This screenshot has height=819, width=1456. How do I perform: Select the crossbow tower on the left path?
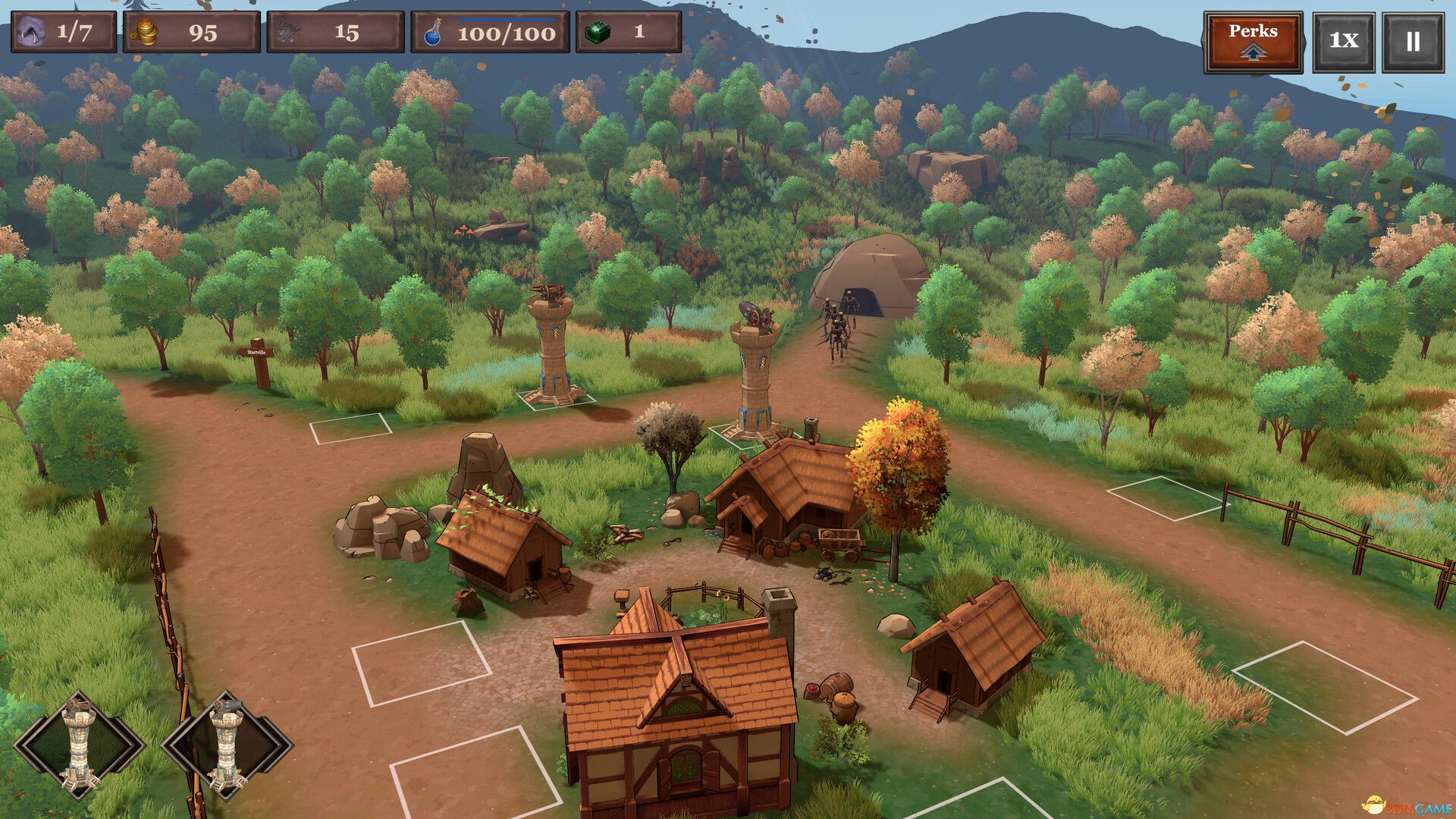pos(551,349)
